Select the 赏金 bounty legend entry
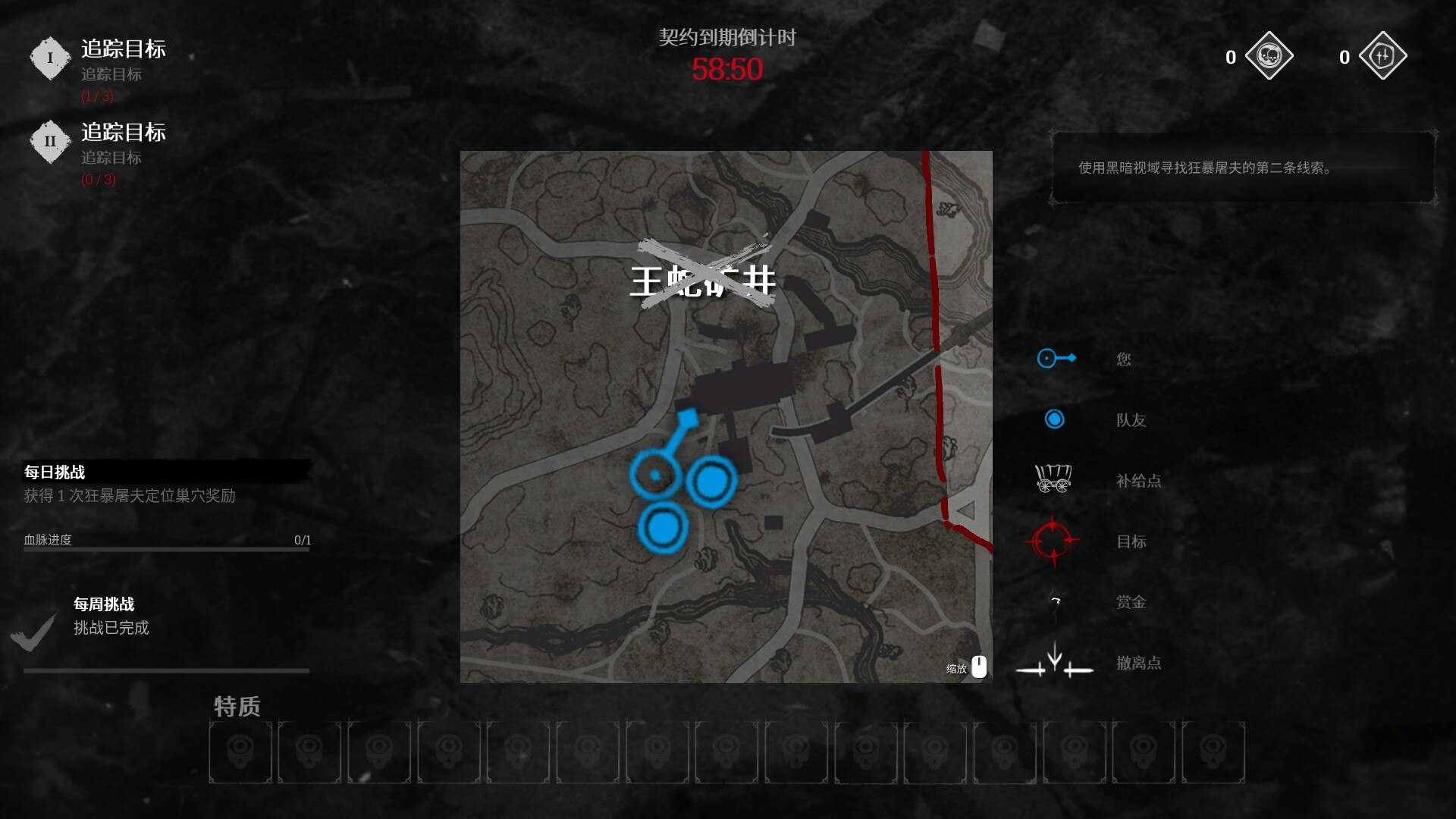1456x819 pixels. point(1130,602)
